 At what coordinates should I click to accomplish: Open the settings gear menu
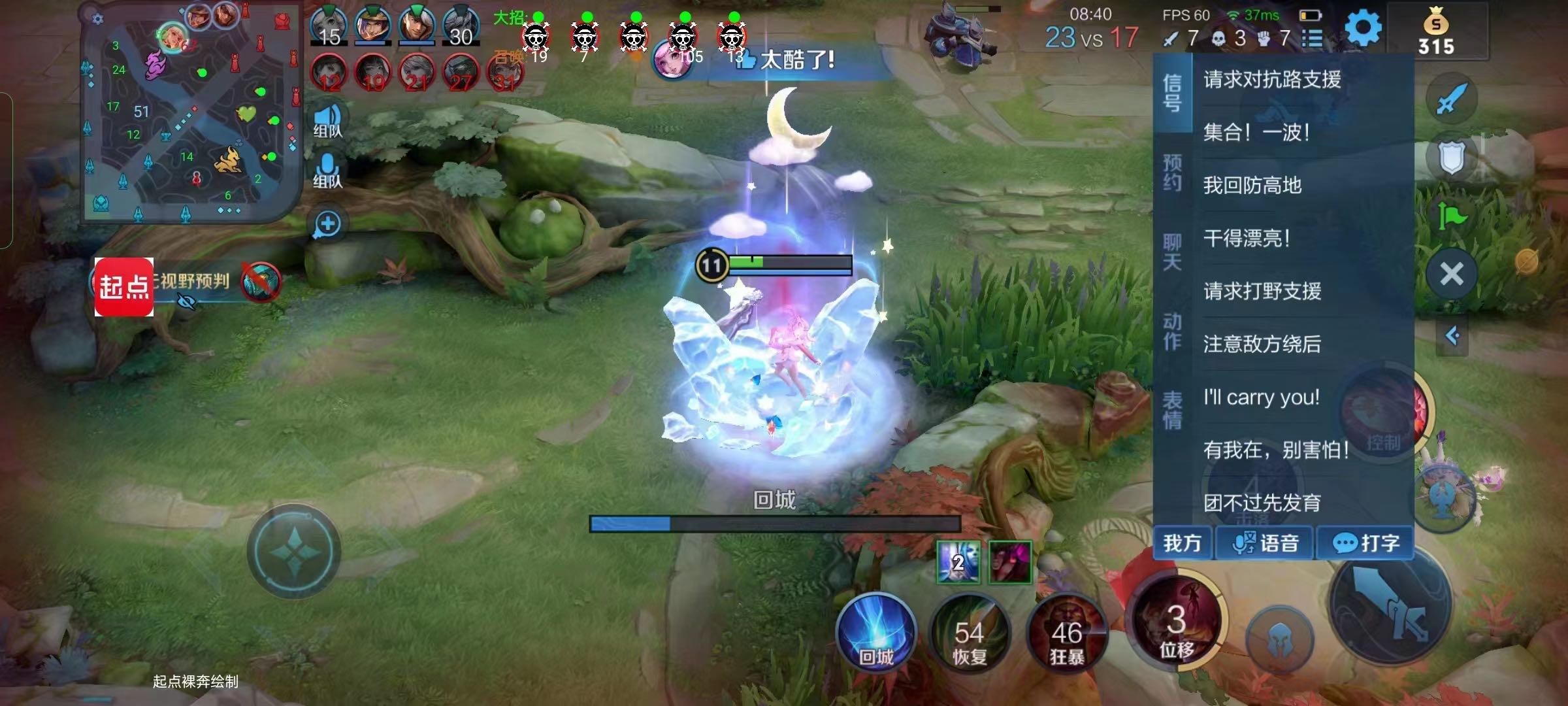pyautogui.click(x=1363, y=29)
